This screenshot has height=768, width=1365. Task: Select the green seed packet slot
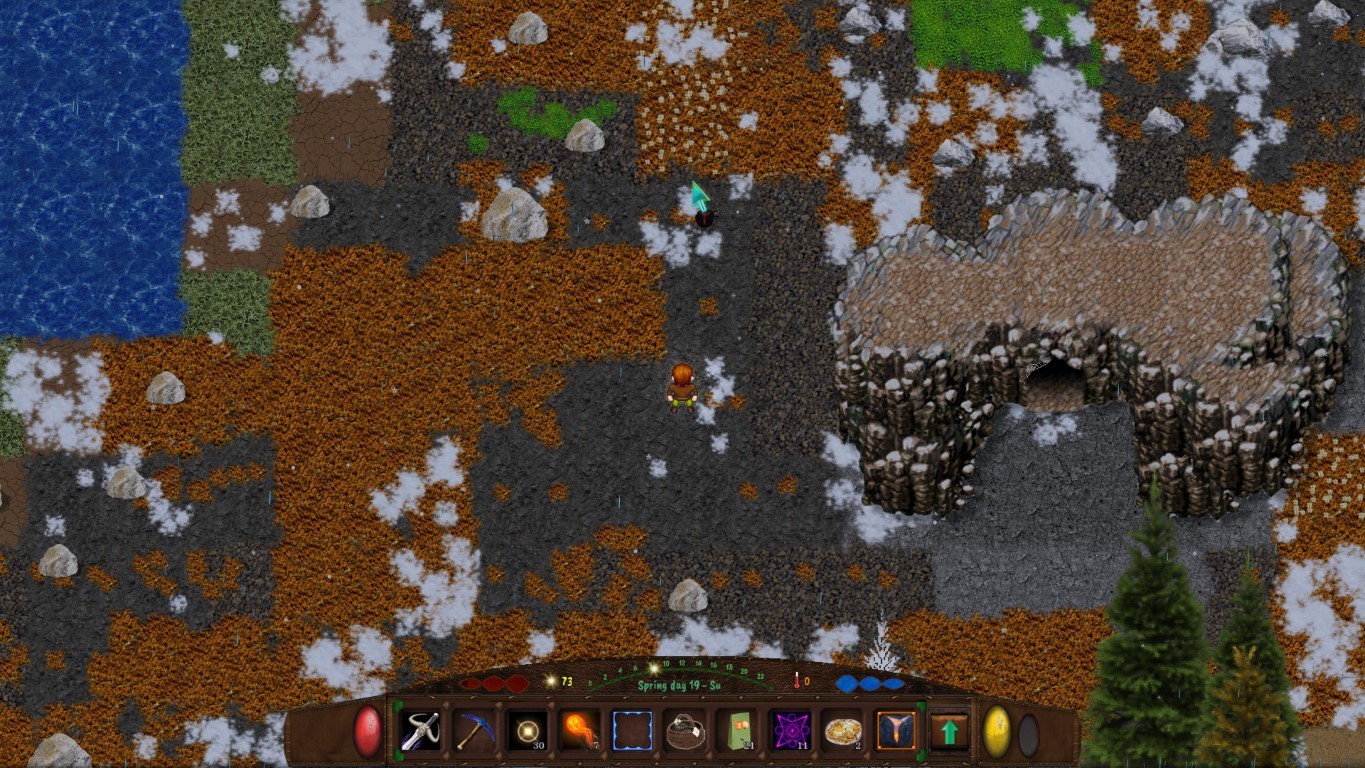click(738, 731)
